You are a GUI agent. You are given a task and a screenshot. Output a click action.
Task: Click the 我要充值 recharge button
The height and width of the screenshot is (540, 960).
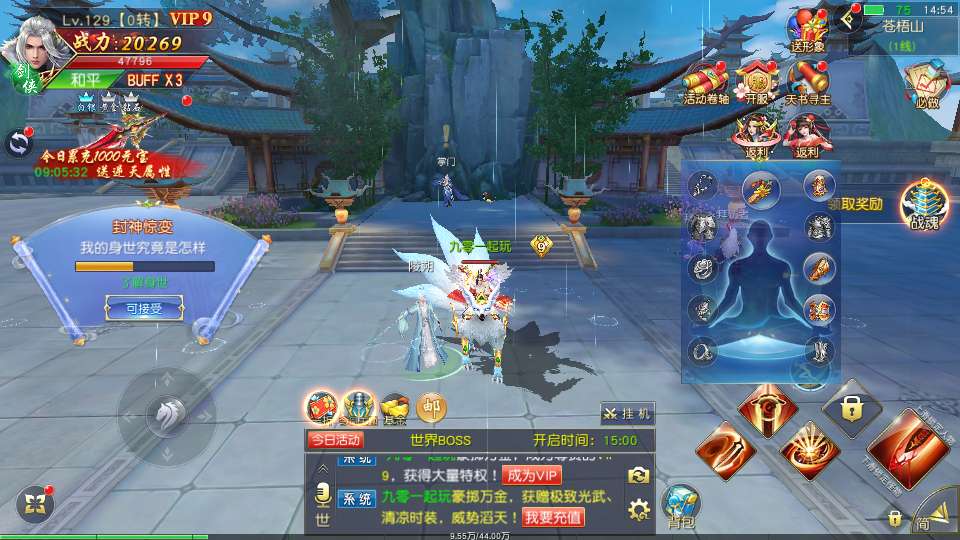553,517
